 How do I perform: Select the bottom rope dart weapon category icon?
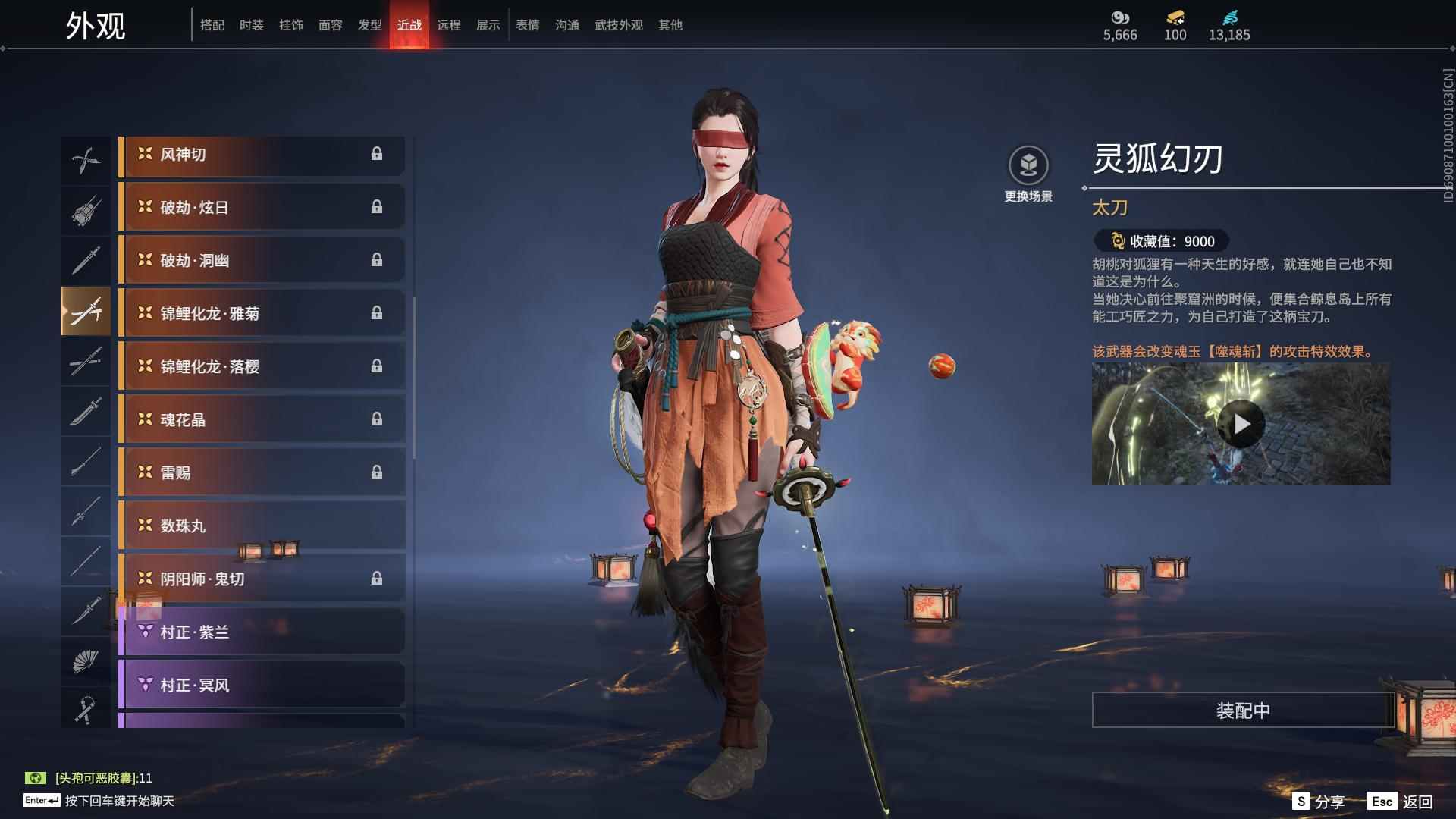pos(86,710)
